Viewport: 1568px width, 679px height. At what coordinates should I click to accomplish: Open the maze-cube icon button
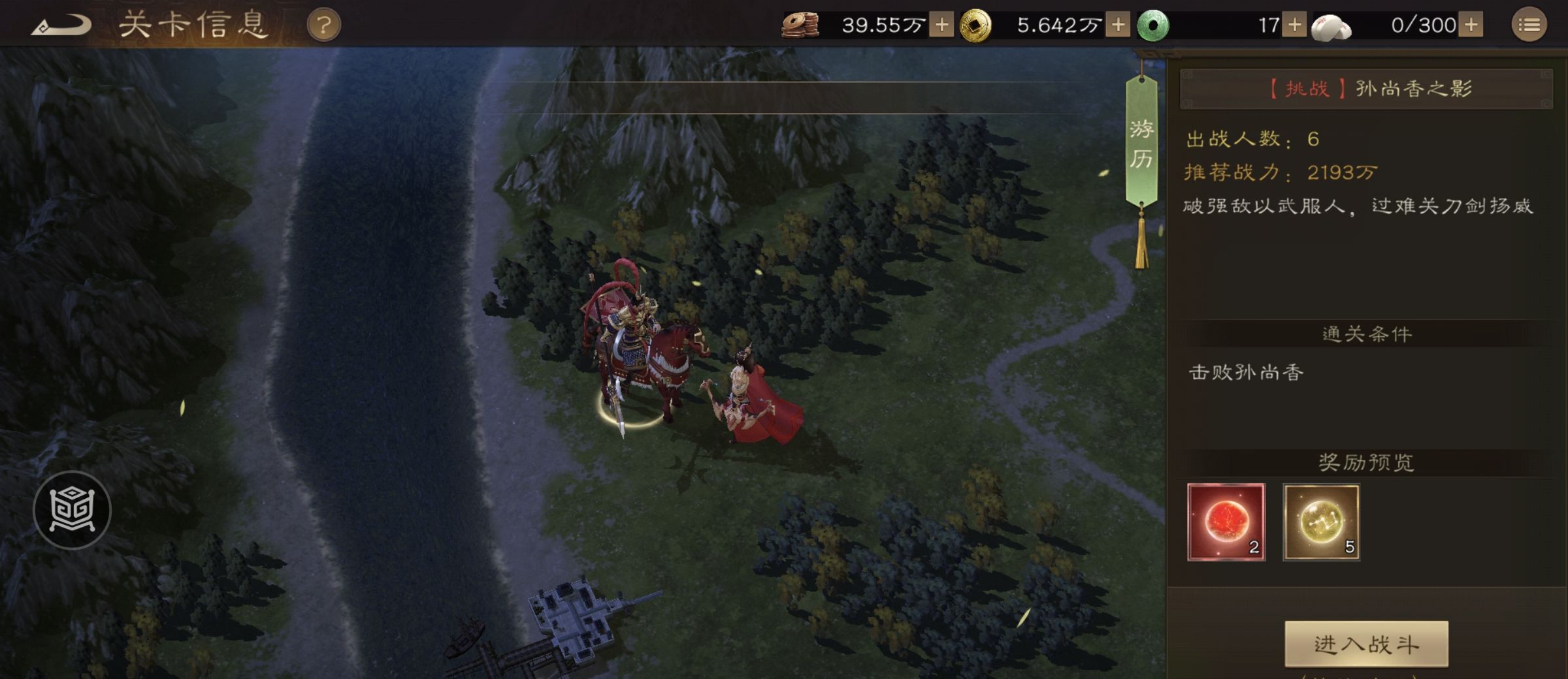click(x=72, y=510)
